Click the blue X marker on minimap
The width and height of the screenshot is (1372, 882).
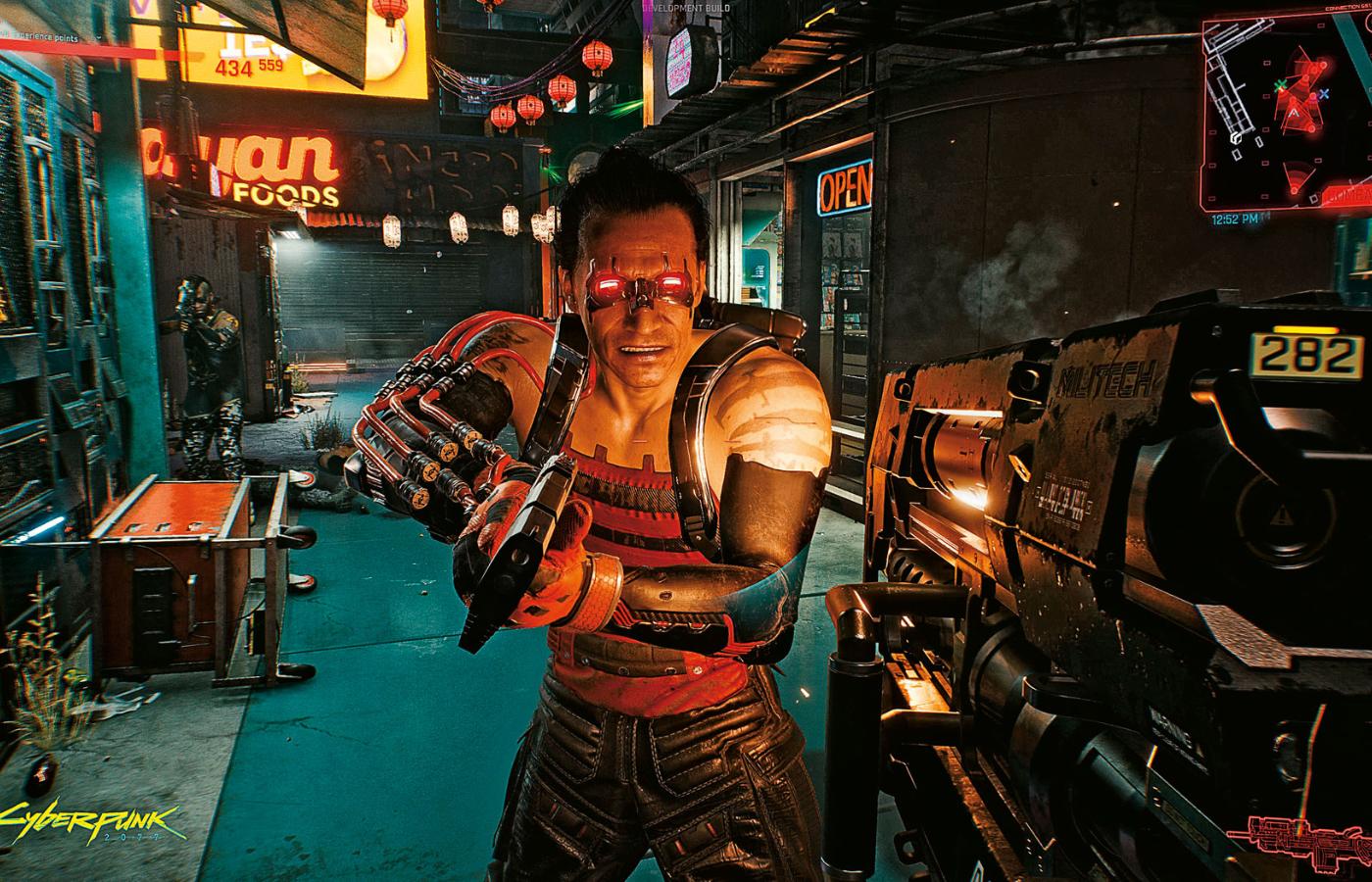[x=1324, y=94]
